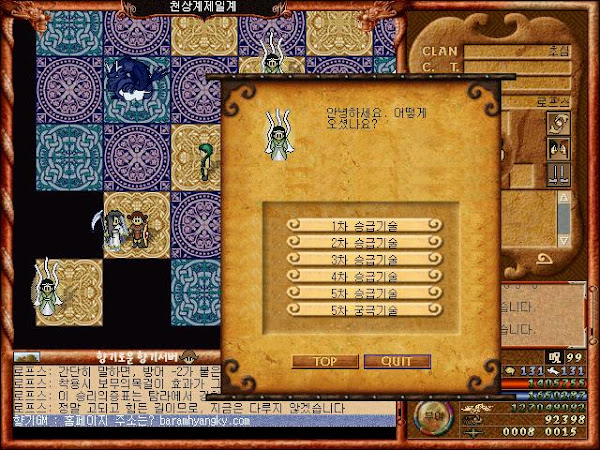Viewport: 600px width, 450px height.
Task: Click the TOP button in the dialog
Action: coord(323,361)
